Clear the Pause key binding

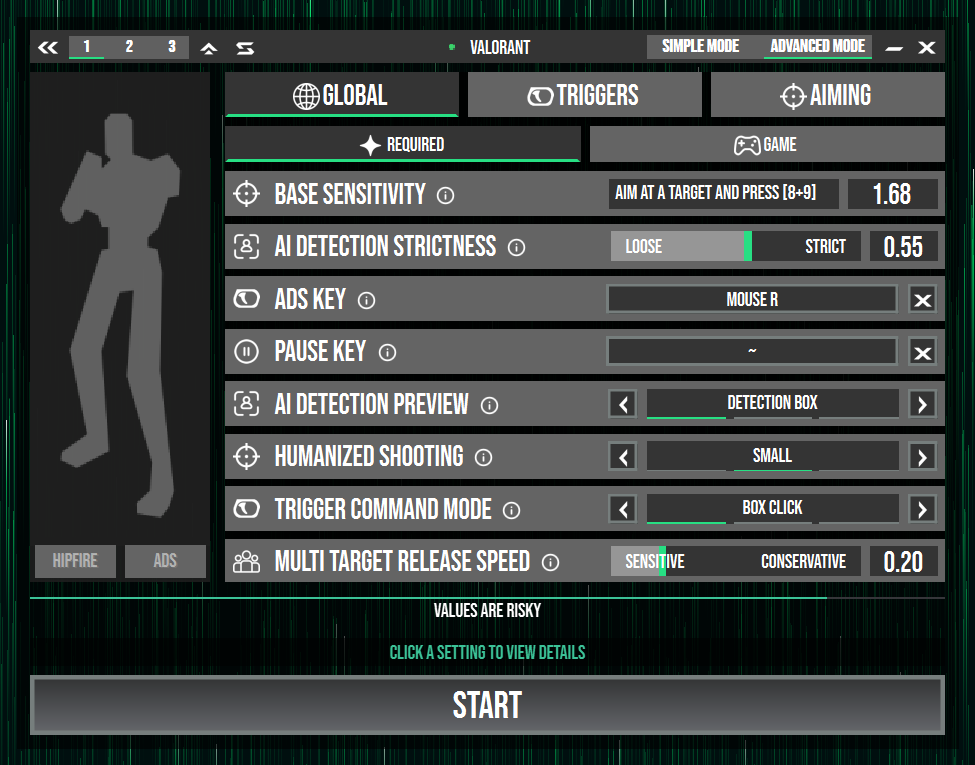(922, 352)
